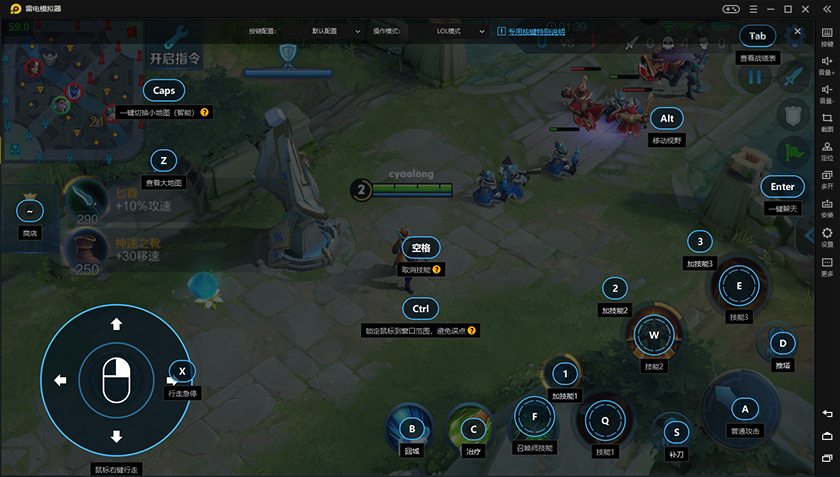Viewport: 840px width, 477px height.
Task: Open the 专用按键特别说明 link
Action: [x=549, y=31]
